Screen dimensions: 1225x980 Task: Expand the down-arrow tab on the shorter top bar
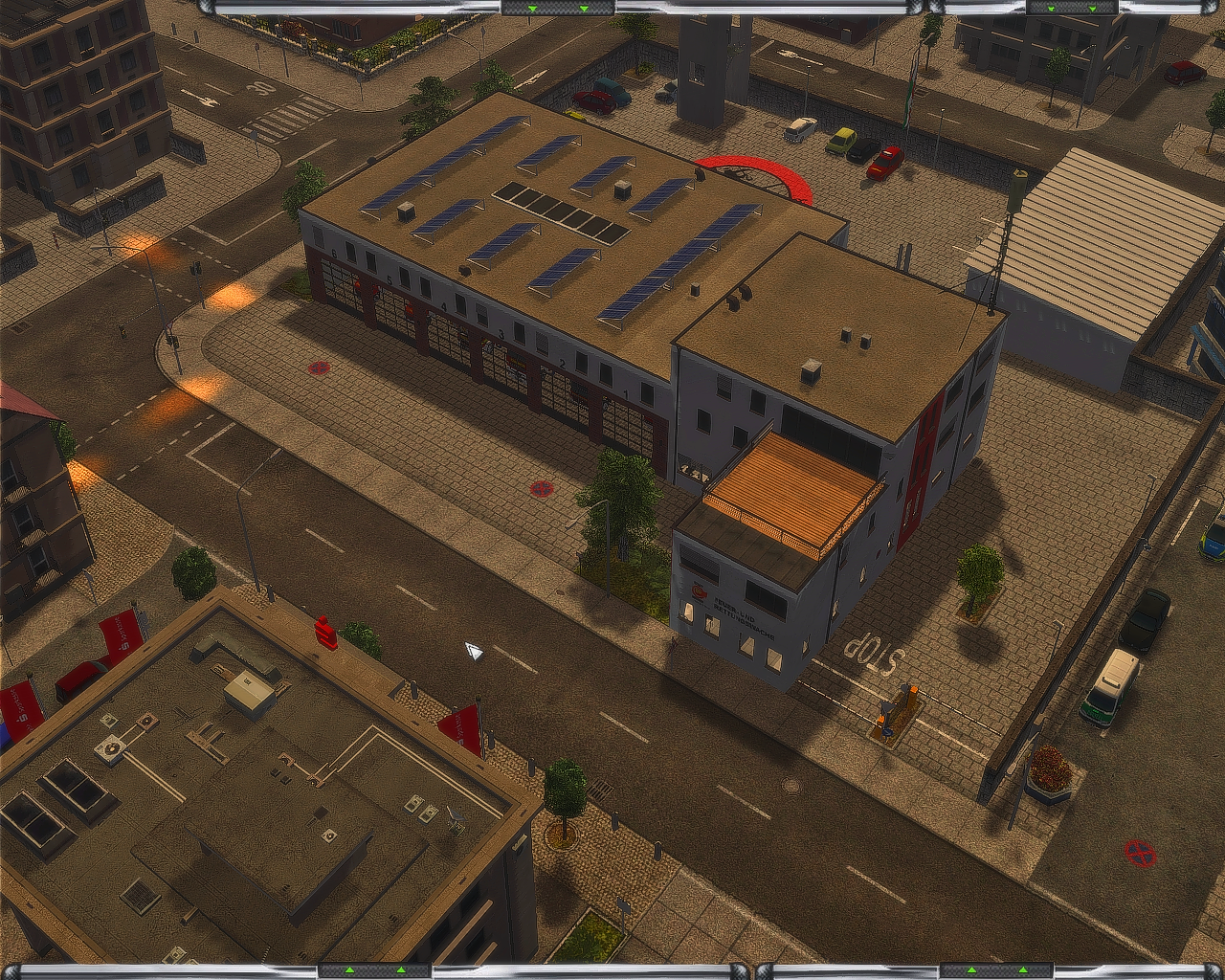pyautogui.click(x=1071, y=8)
